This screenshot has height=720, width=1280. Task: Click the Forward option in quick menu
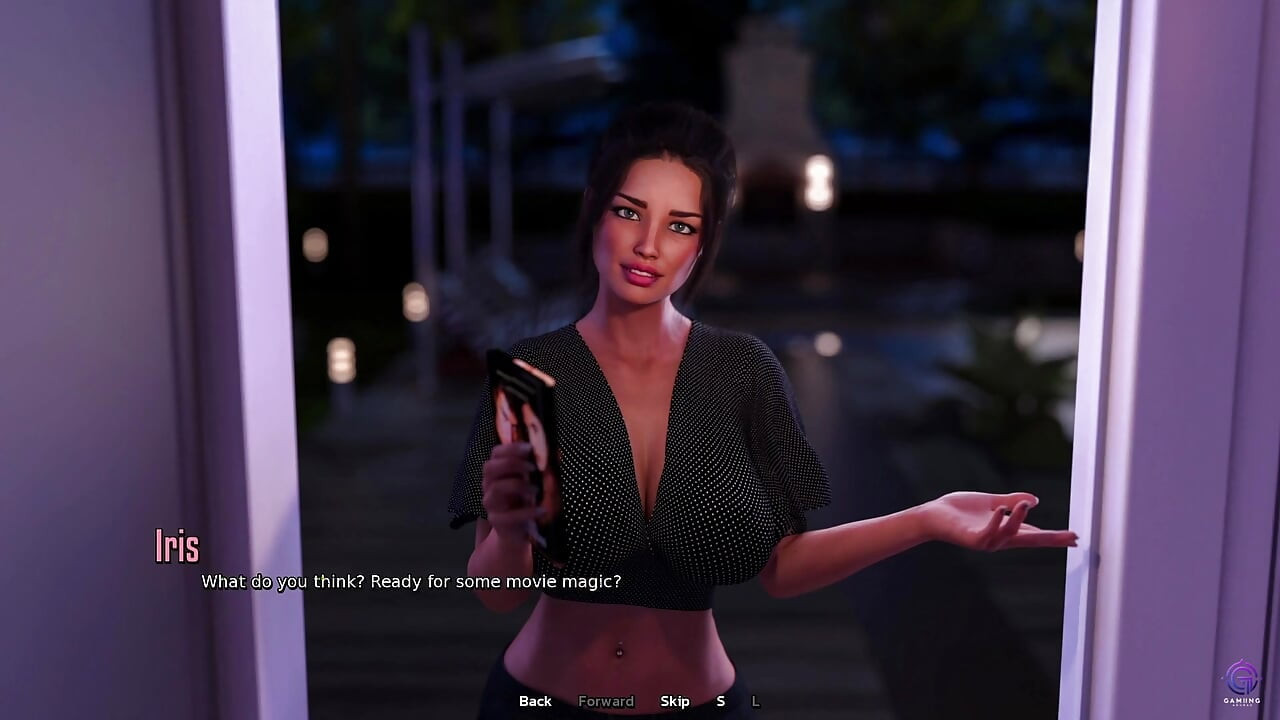pos(606,701)
